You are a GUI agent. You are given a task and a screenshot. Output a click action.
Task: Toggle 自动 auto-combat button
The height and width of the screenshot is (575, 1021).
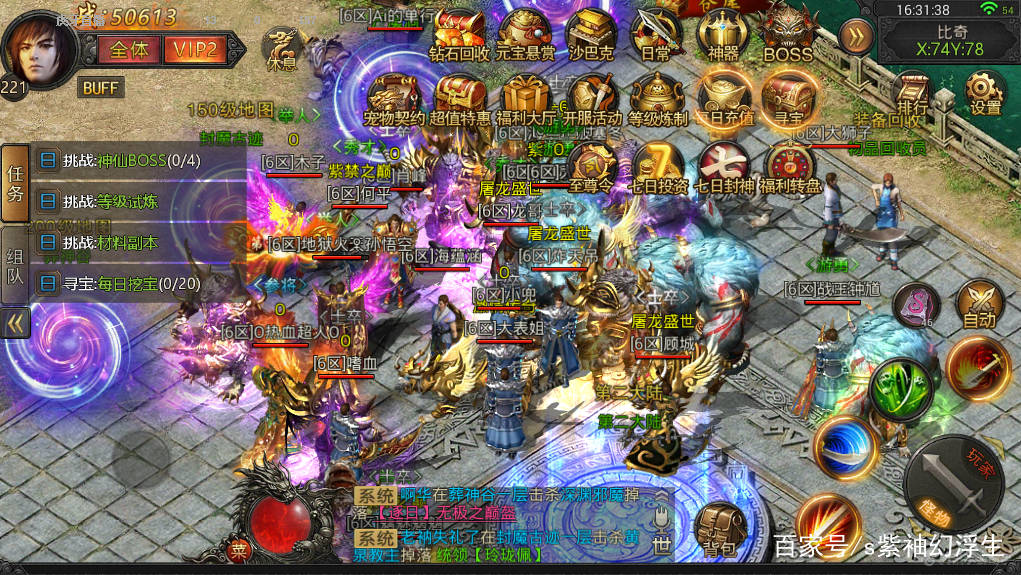(x=978, y=304)
